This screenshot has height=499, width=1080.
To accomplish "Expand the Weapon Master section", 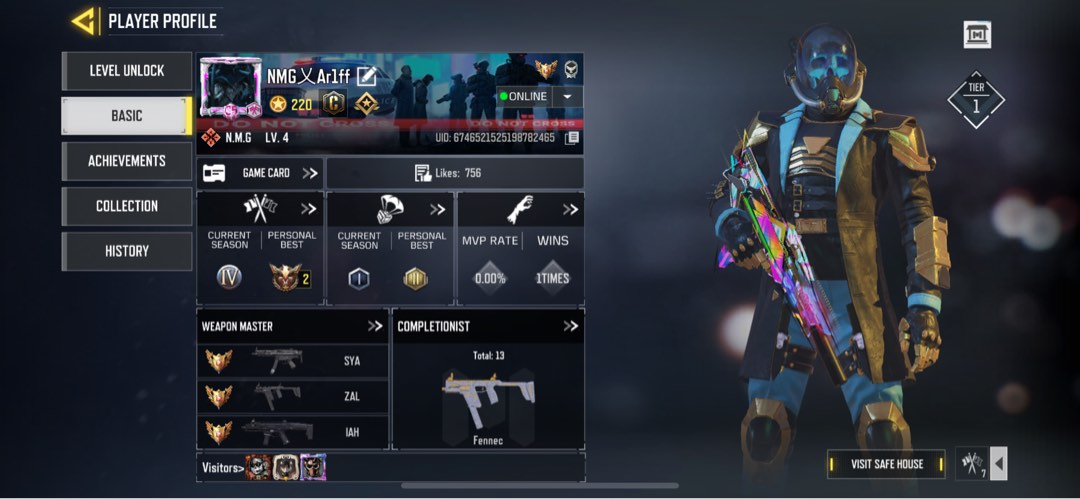I will coord(375,326).
